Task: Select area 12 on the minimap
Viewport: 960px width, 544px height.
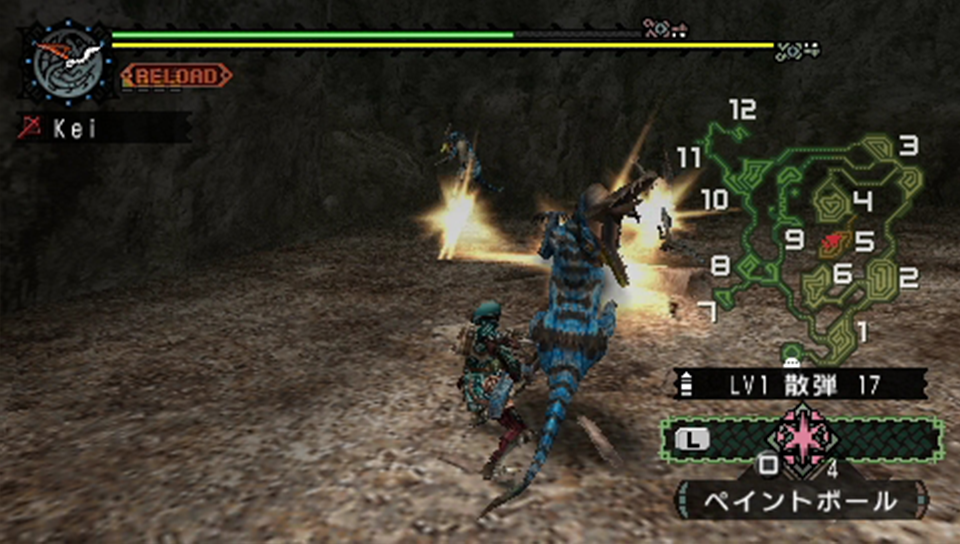Action: (x=742, y=111)
